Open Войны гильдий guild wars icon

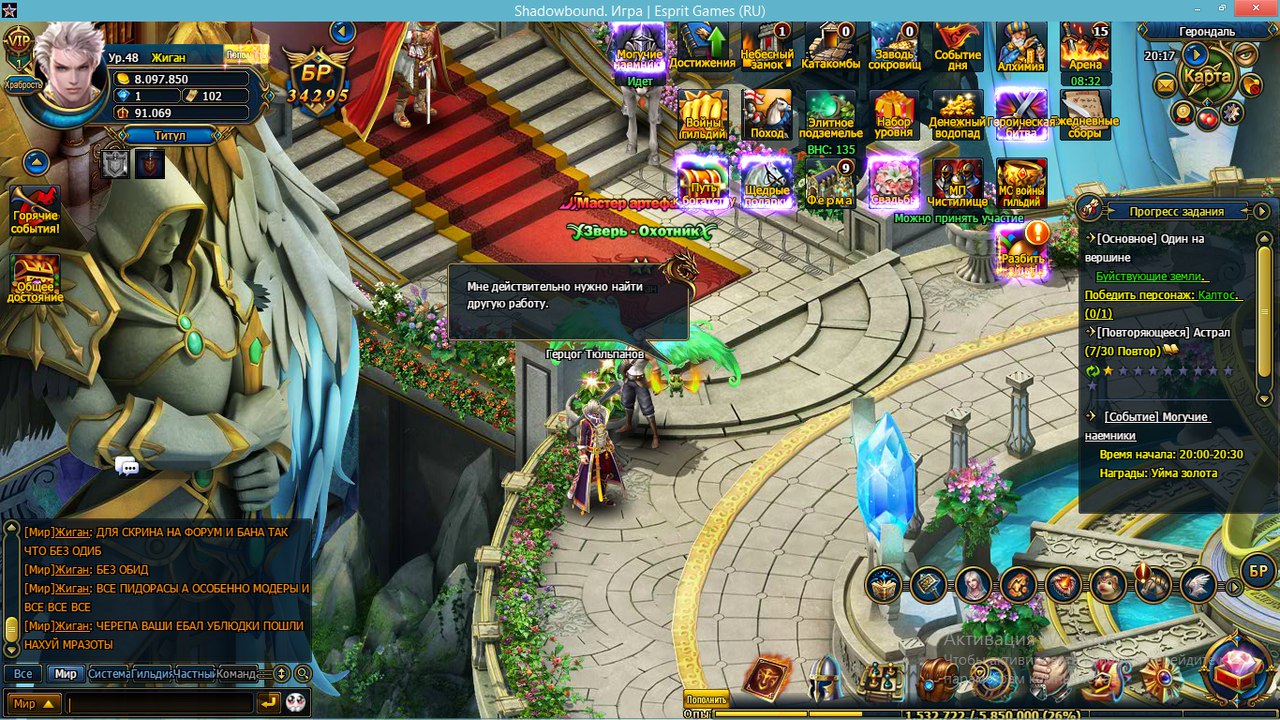click(x=702, y=114)
